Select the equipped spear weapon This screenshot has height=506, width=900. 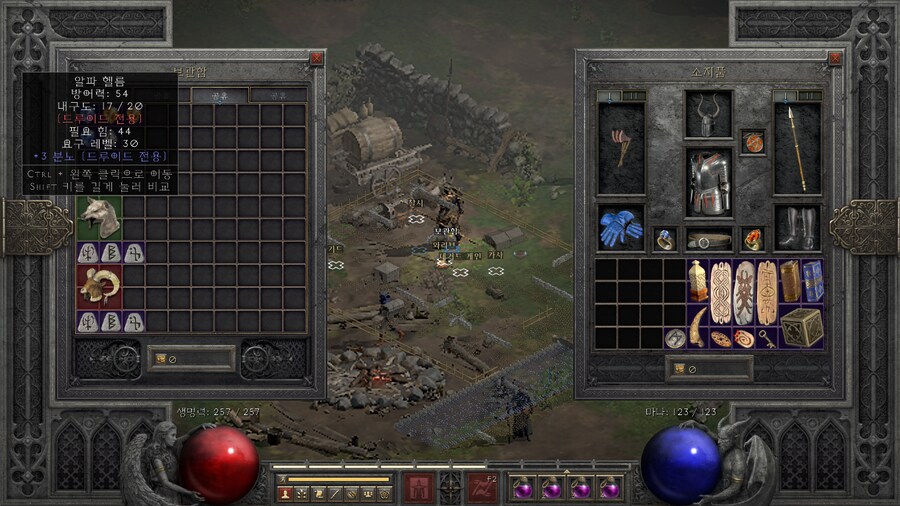[796, 148]
